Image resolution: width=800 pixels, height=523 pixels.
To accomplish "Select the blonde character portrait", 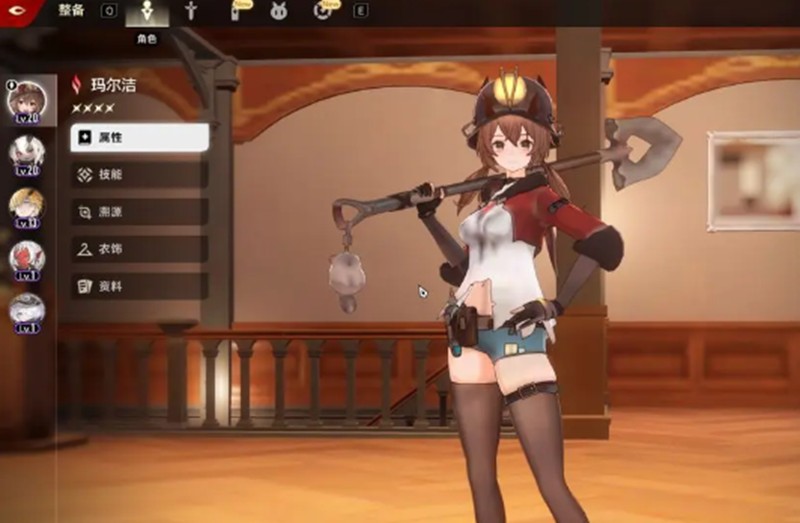I will click(27, 205).
